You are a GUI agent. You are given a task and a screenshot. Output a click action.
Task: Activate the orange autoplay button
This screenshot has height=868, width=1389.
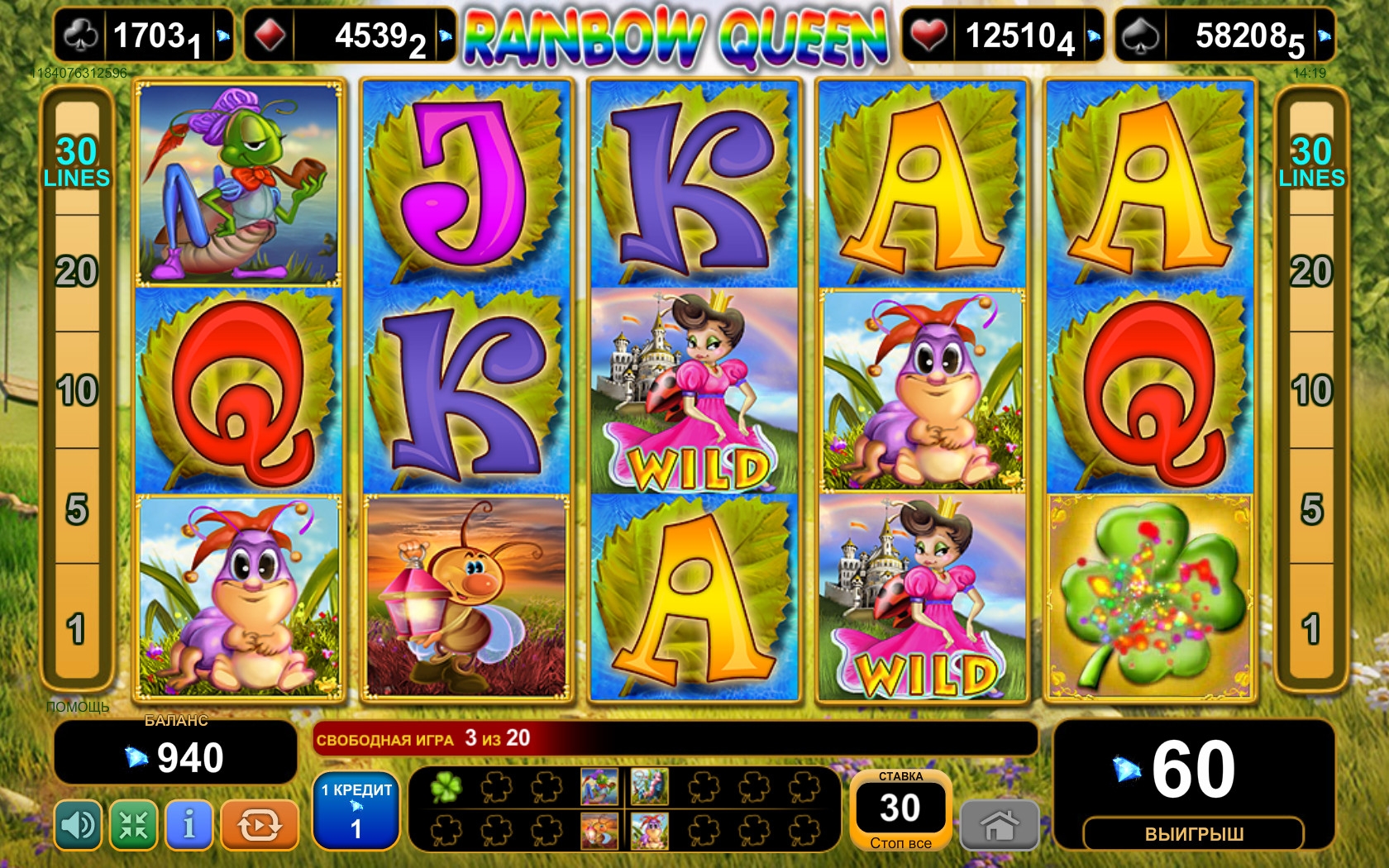coord(259,825)
